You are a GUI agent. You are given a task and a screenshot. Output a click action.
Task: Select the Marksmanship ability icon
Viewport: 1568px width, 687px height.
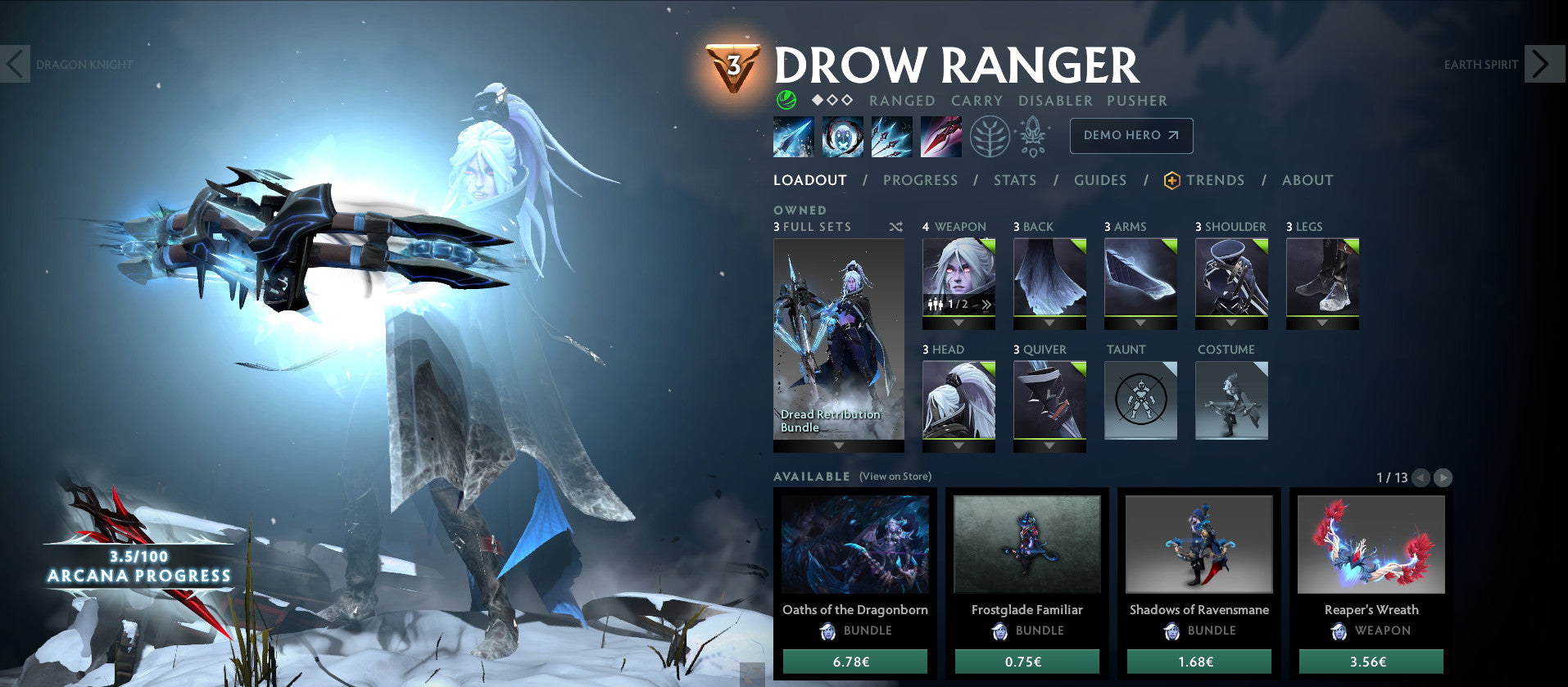pyautogui.click(x=940, y=137)
